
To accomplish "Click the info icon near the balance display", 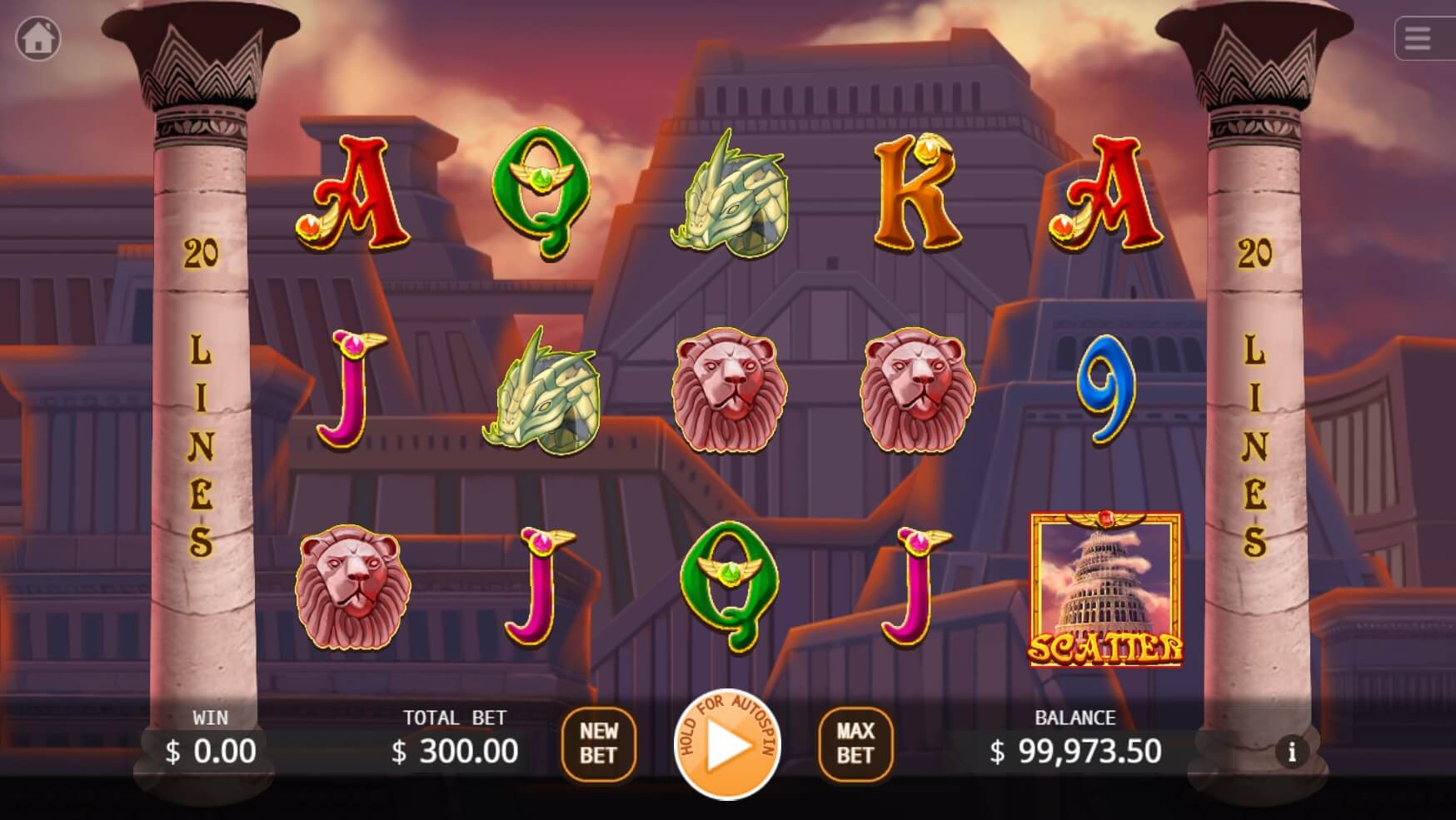I will [x=1292, y=751].
